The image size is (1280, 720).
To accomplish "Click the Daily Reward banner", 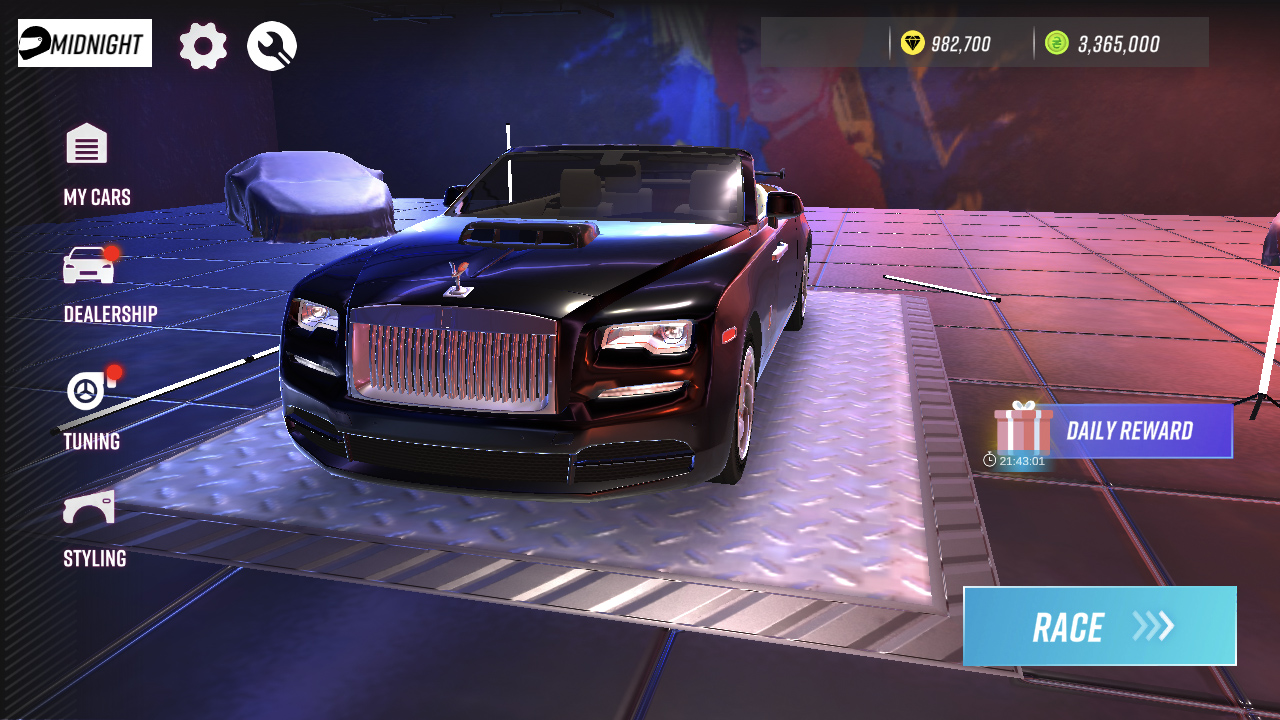I will [1128, 431].
